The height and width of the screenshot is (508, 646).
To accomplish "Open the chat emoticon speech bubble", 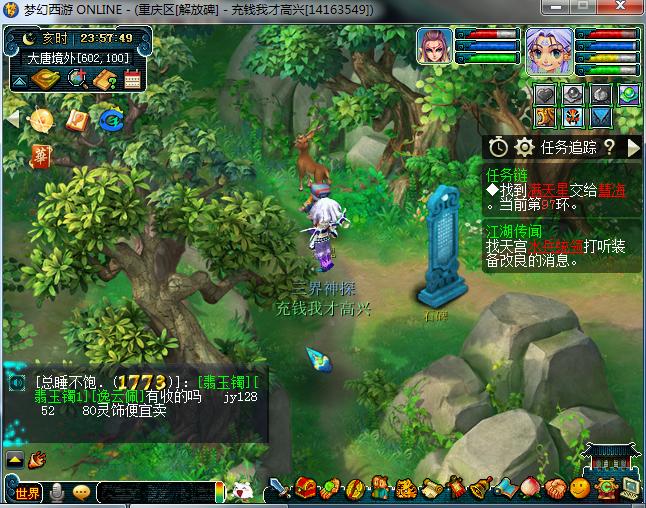I will click(x=82, y=491).
